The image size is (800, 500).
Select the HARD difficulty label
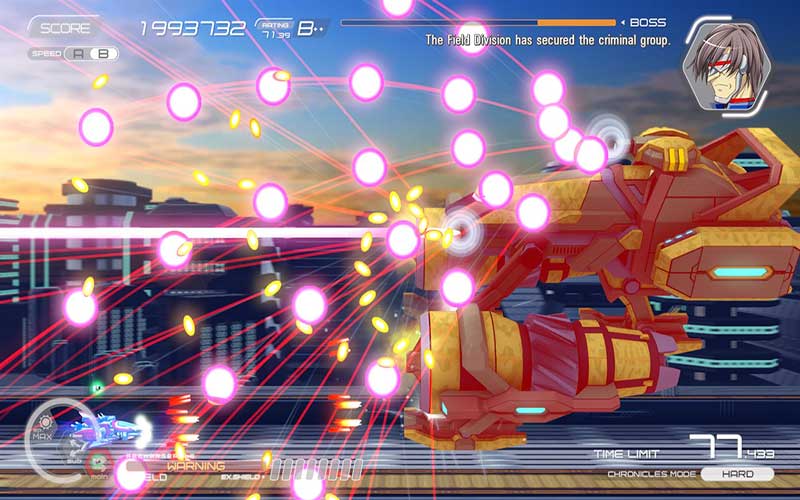click(x=738, y=474)
